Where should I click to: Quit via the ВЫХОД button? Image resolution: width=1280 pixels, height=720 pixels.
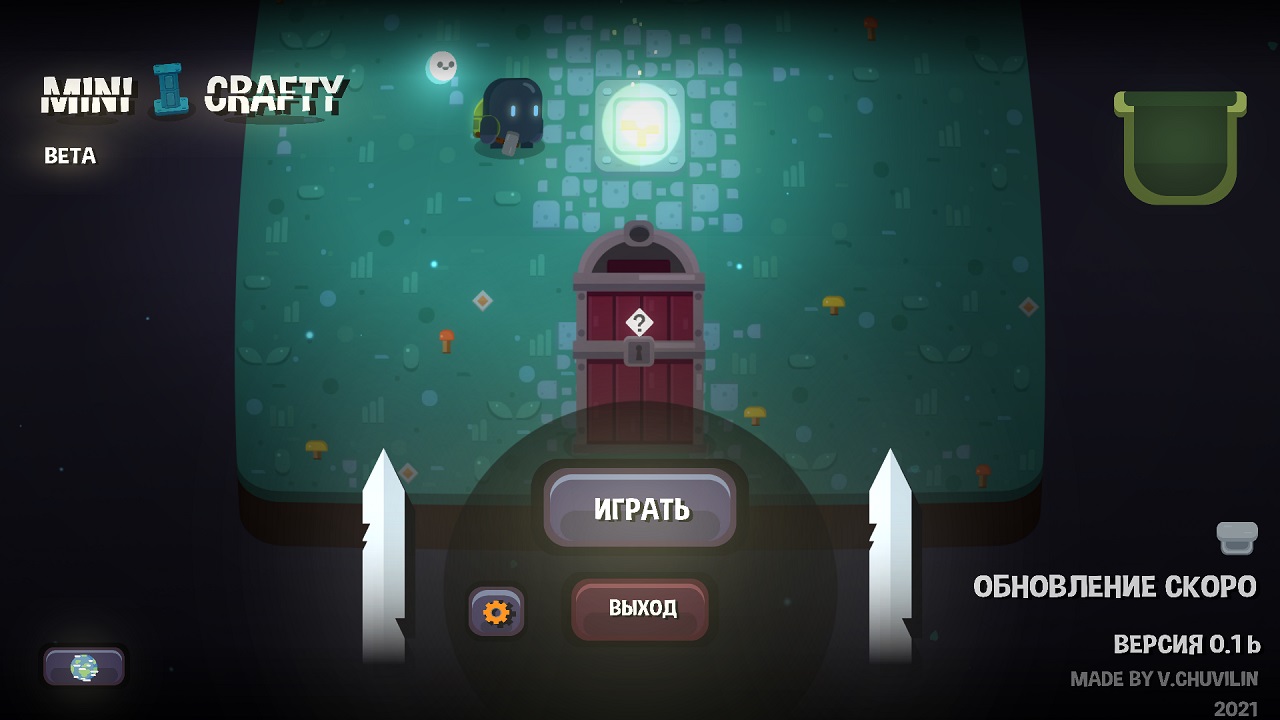coord(640,608)
